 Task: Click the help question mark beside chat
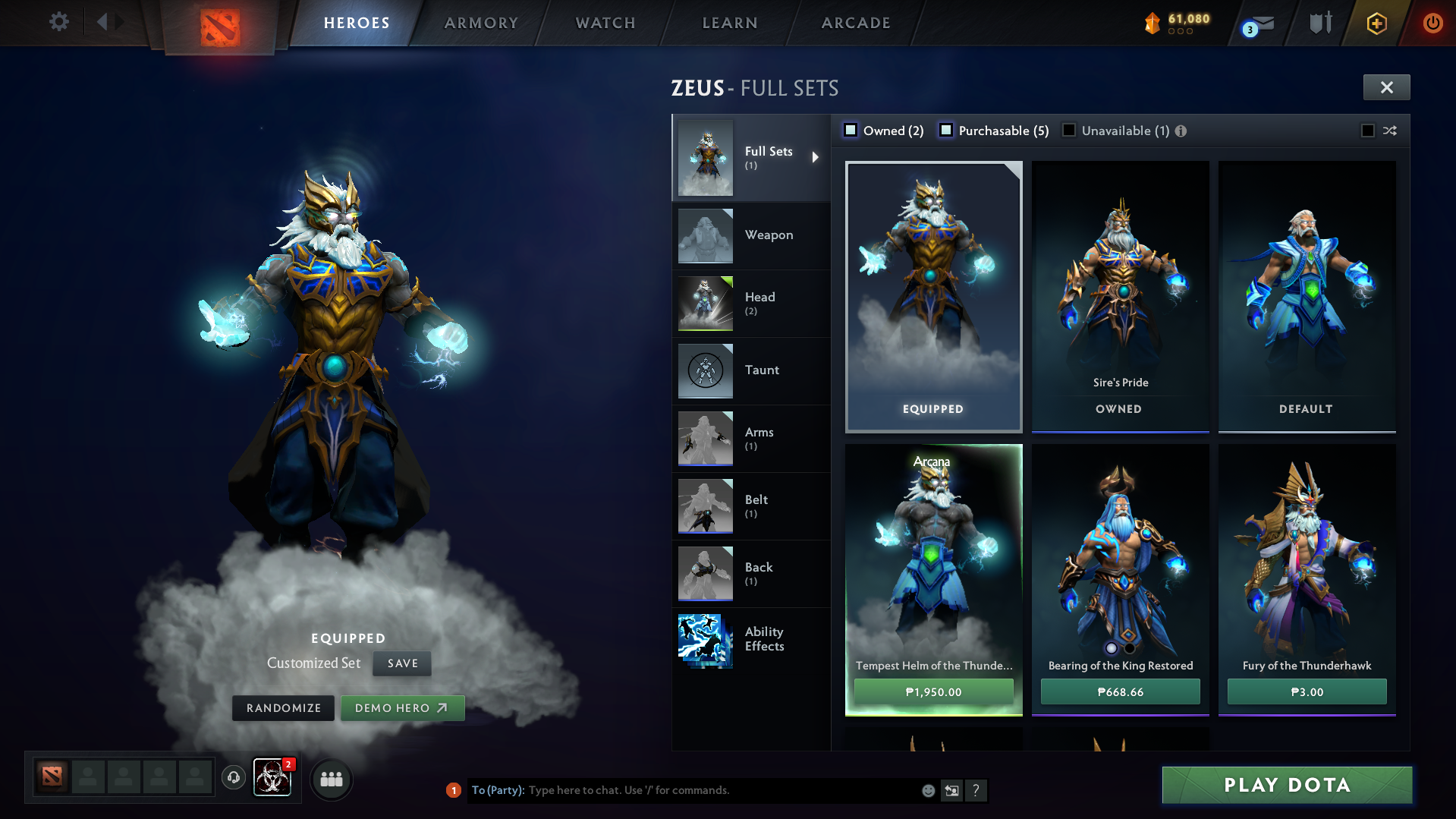point(977,790)
